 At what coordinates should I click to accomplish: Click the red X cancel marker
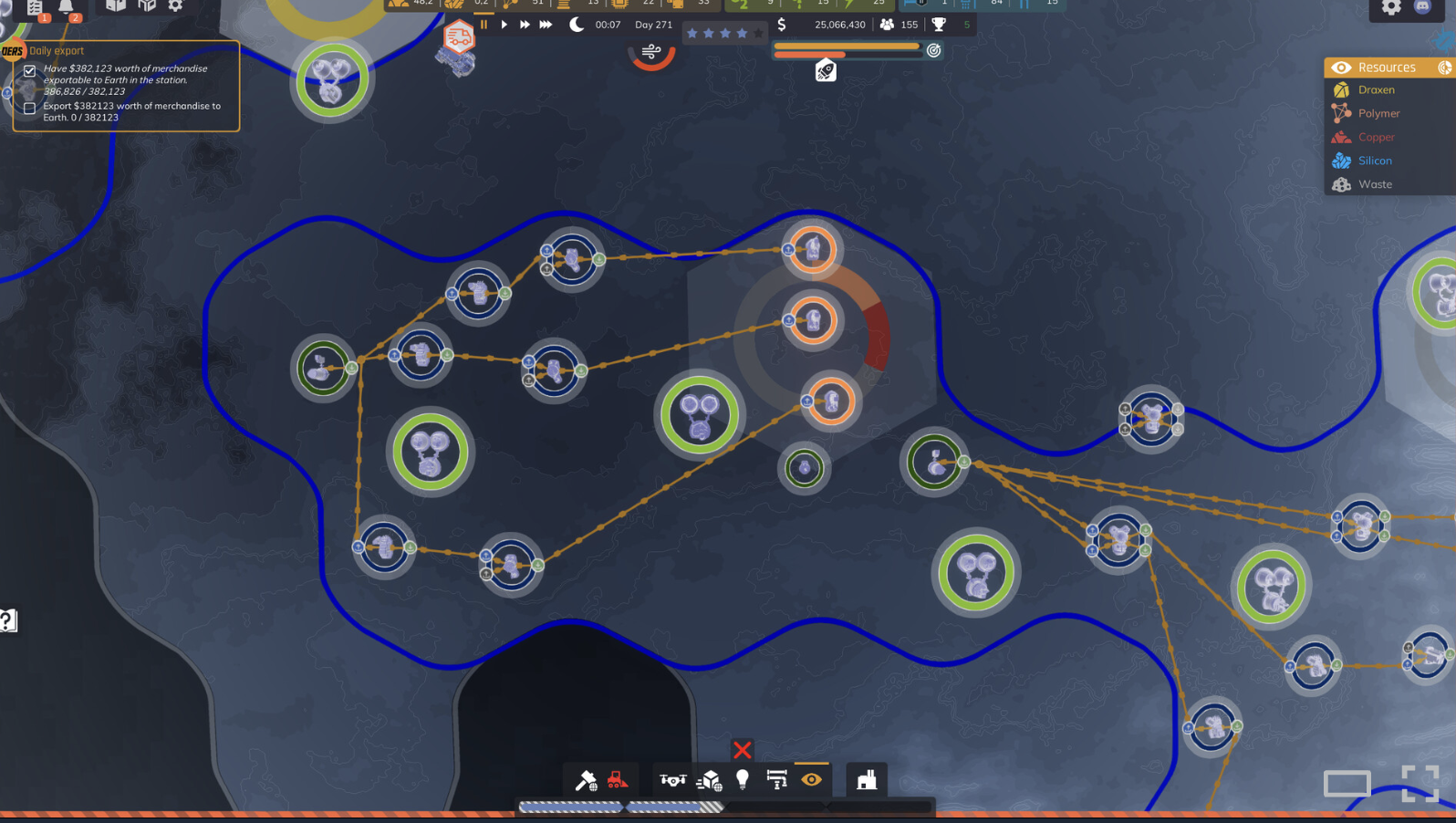click(742, 750)
